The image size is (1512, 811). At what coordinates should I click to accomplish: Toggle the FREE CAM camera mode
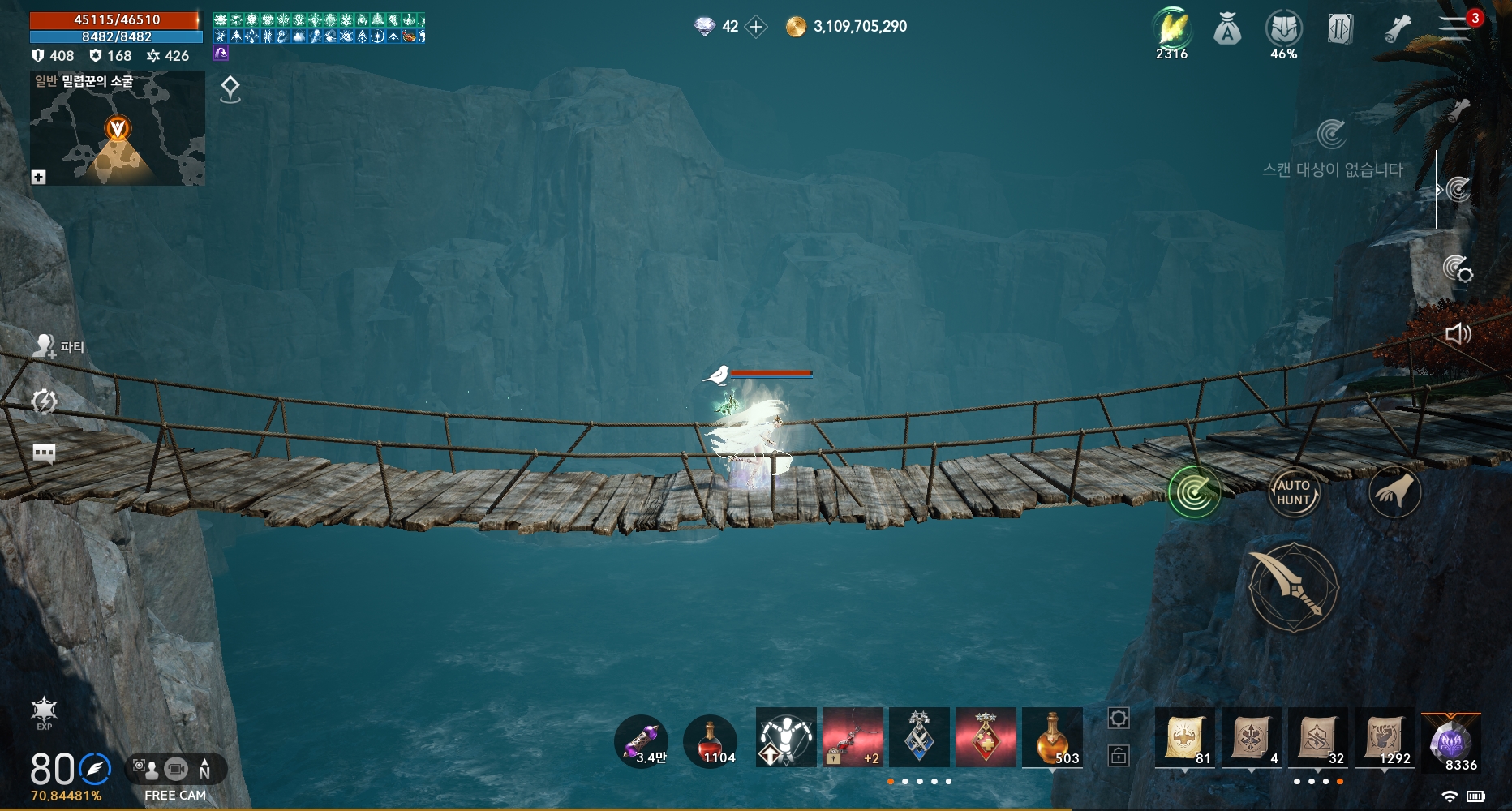click(175, 769)
